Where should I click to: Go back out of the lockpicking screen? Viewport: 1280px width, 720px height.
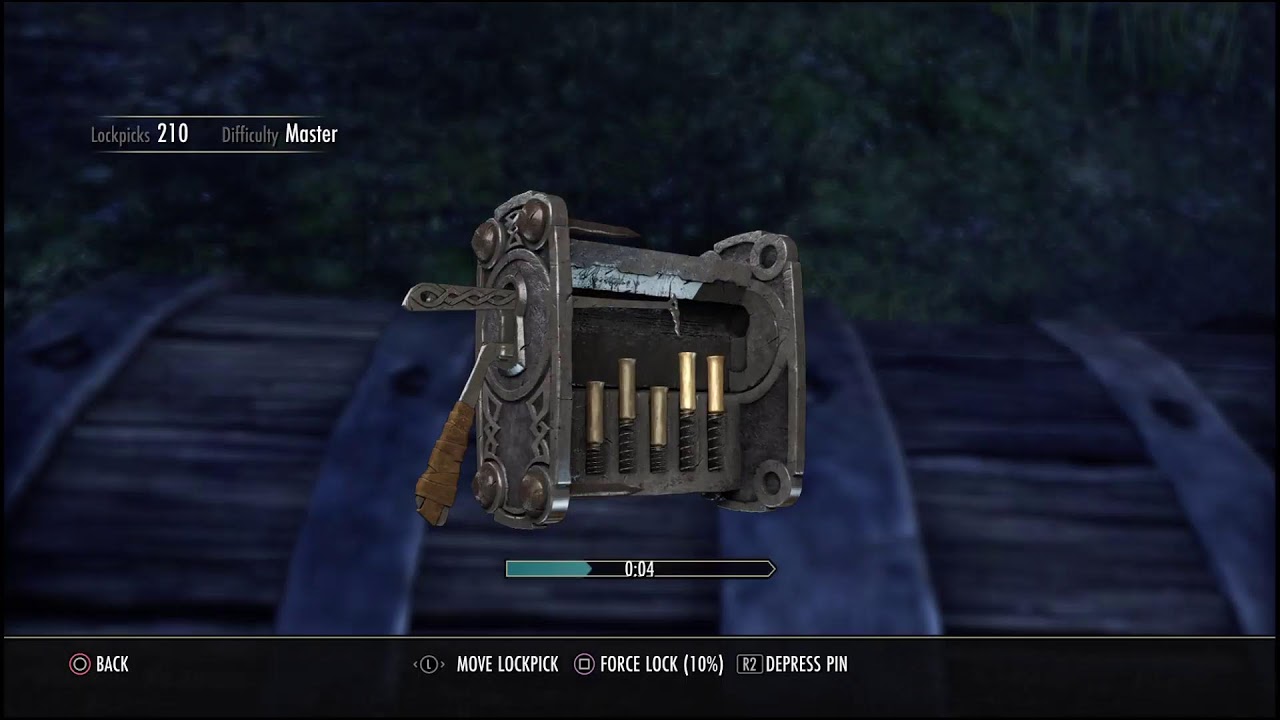99,664
